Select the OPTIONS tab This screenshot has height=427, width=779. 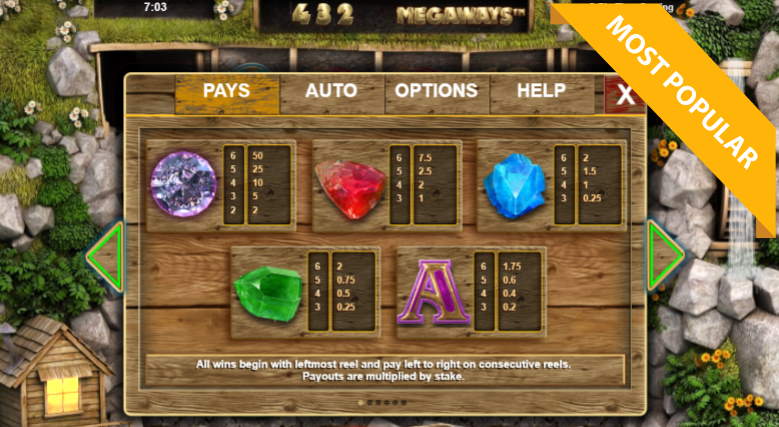[436, 92]
